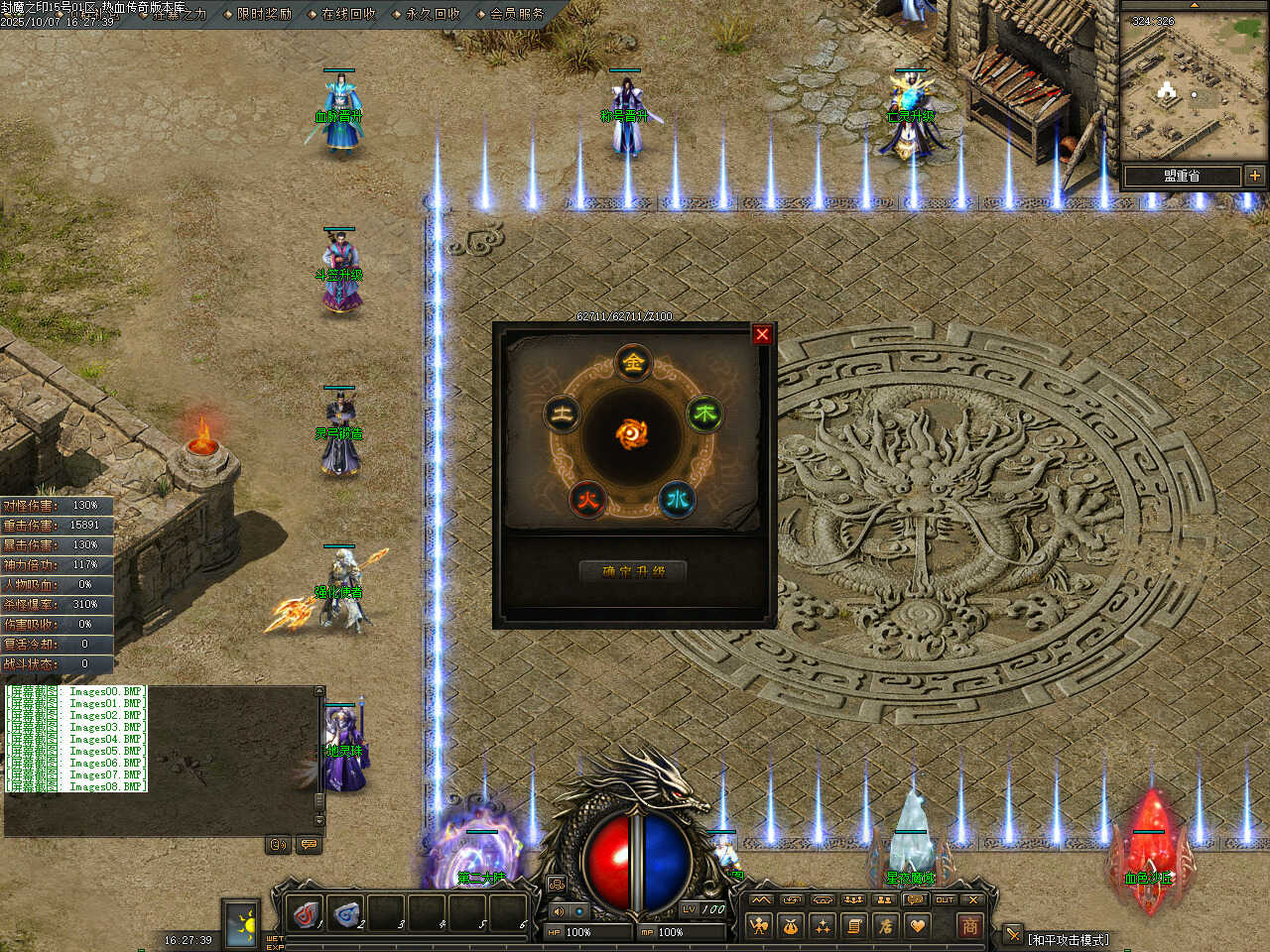This screenshot has height=952, width=1270.
Task: Choose the 木 wood element orb
Action: click(704, 414)
